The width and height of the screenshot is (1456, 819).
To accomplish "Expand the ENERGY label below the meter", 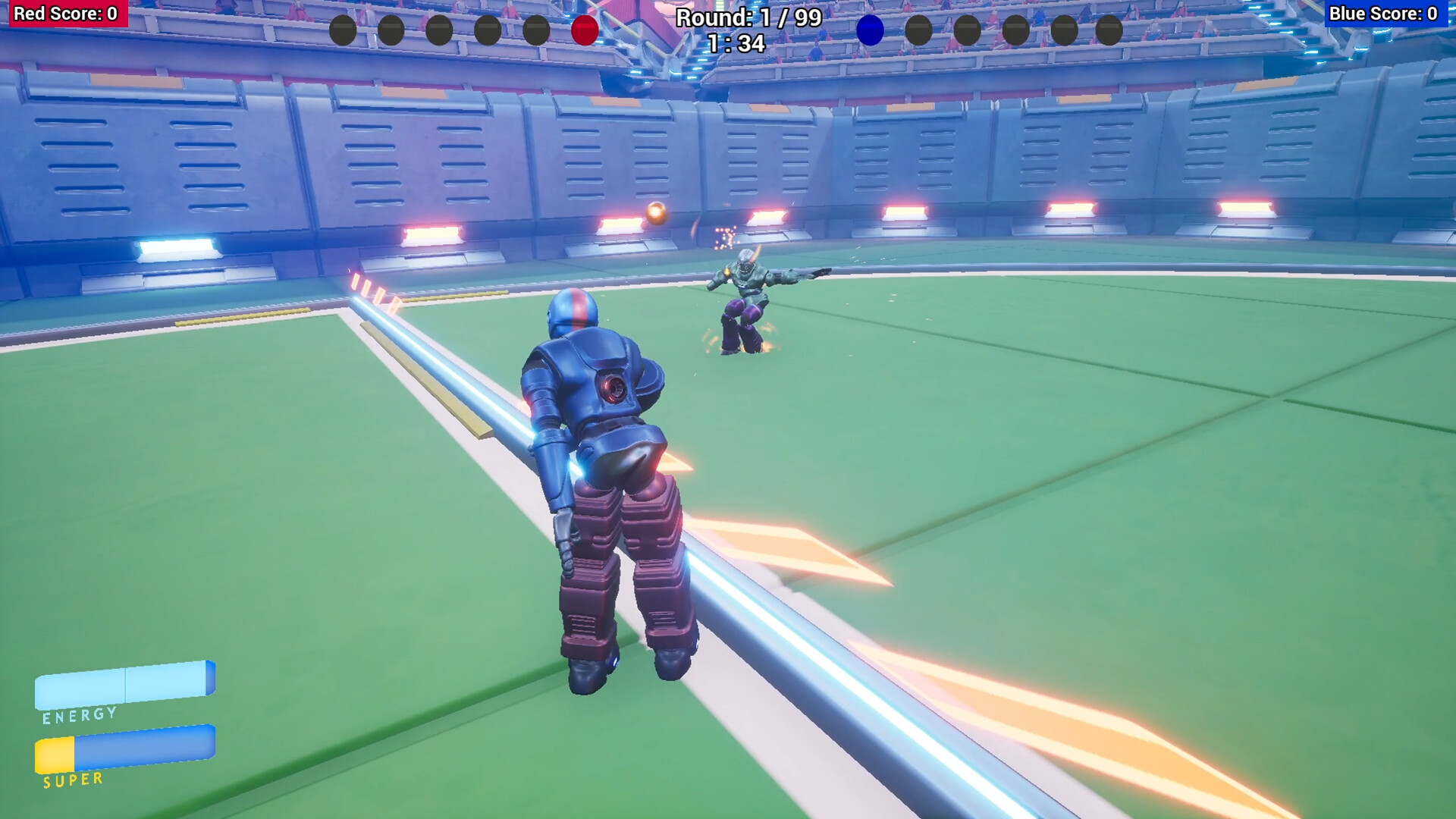I will pos(78,714).
